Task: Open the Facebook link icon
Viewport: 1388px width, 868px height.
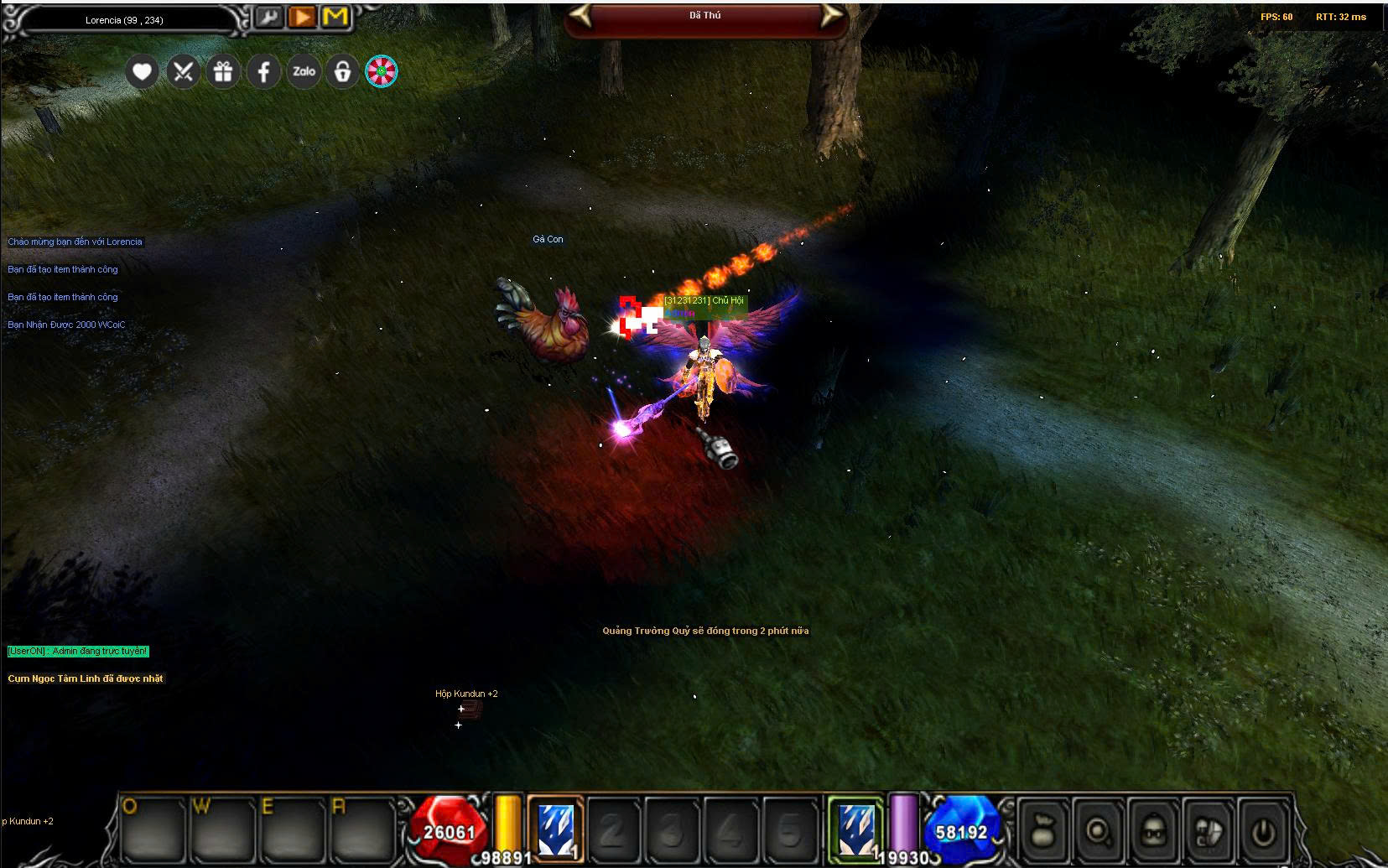Action: coord(263,72)
